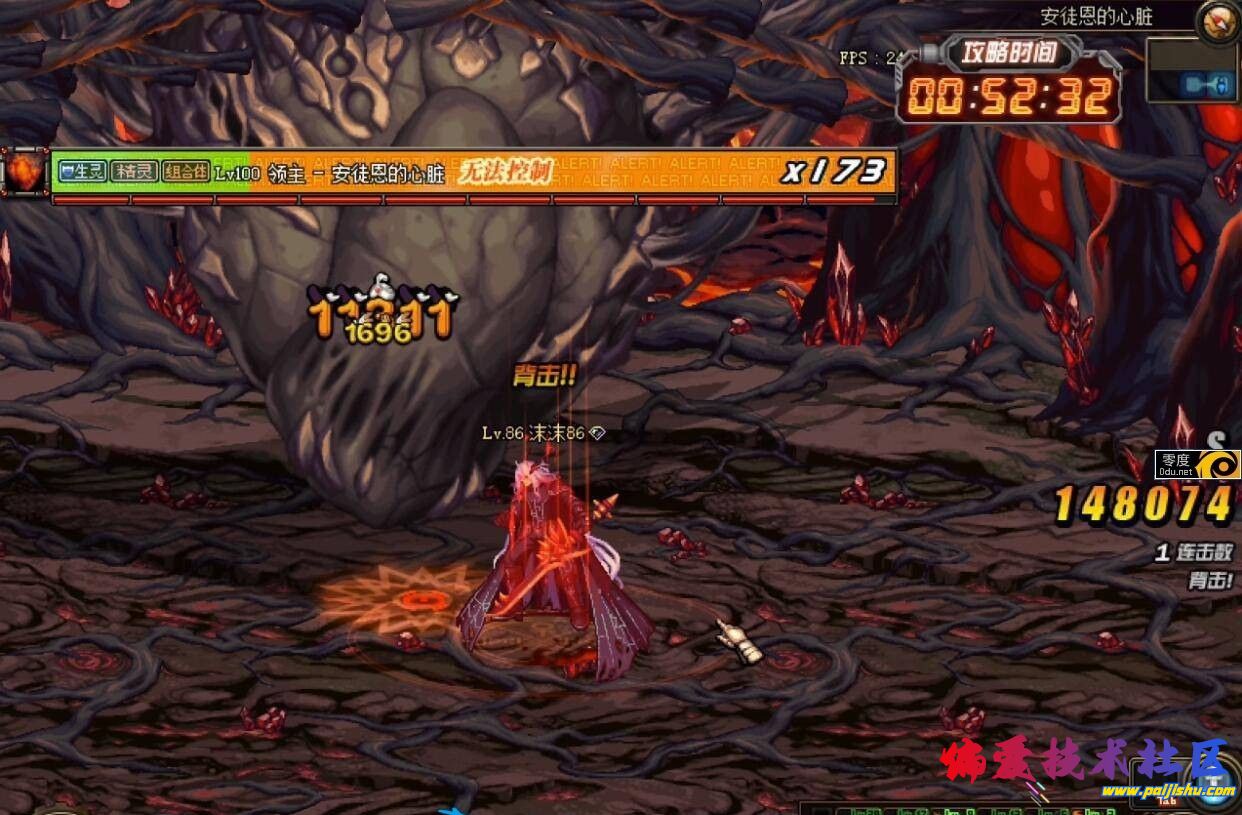Open the dungeon room minimap
Image resolution: width=1242 pixels, height=815 pixels.
pos(1191,70)
